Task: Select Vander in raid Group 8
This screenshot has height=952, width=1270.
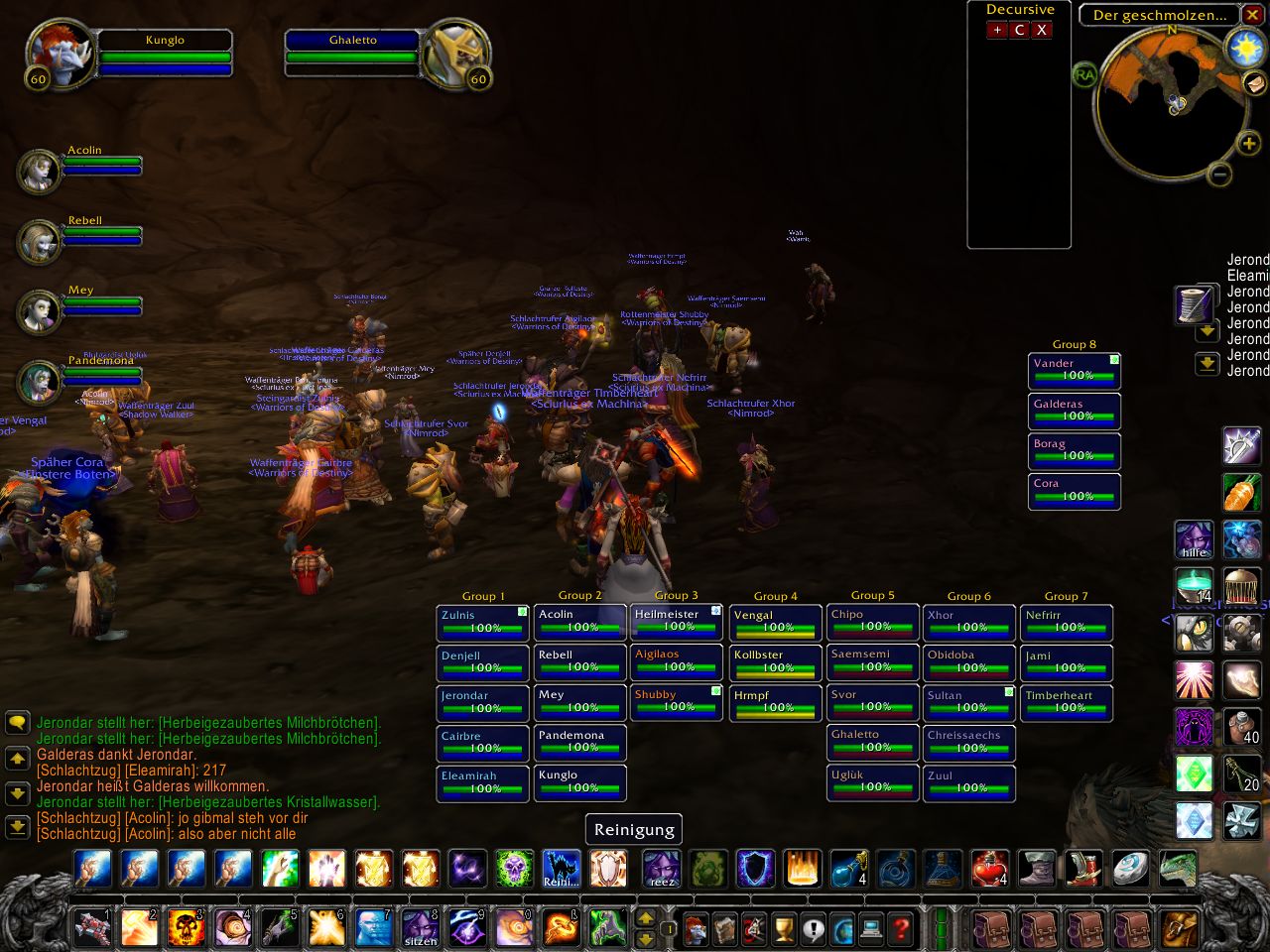Action: (x=1075, y=371)
